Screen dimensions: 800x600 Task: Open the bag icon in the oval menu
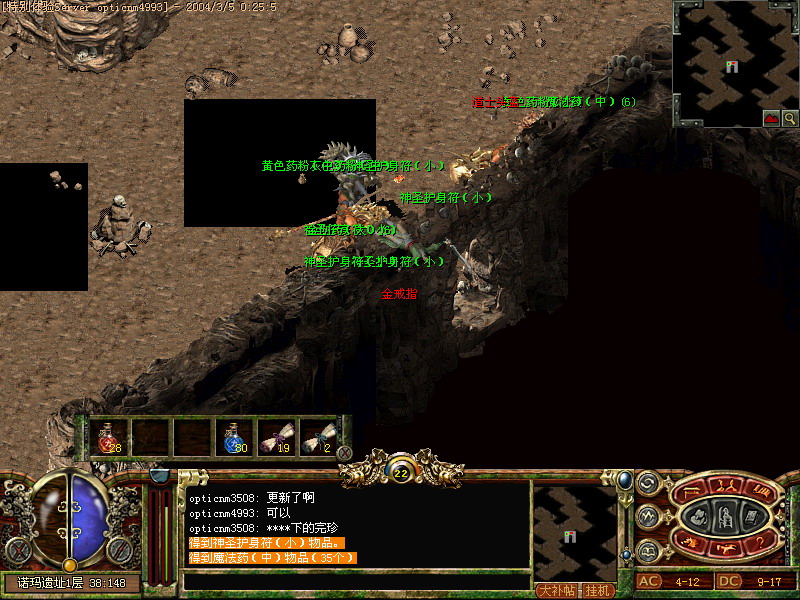[698, 517]
